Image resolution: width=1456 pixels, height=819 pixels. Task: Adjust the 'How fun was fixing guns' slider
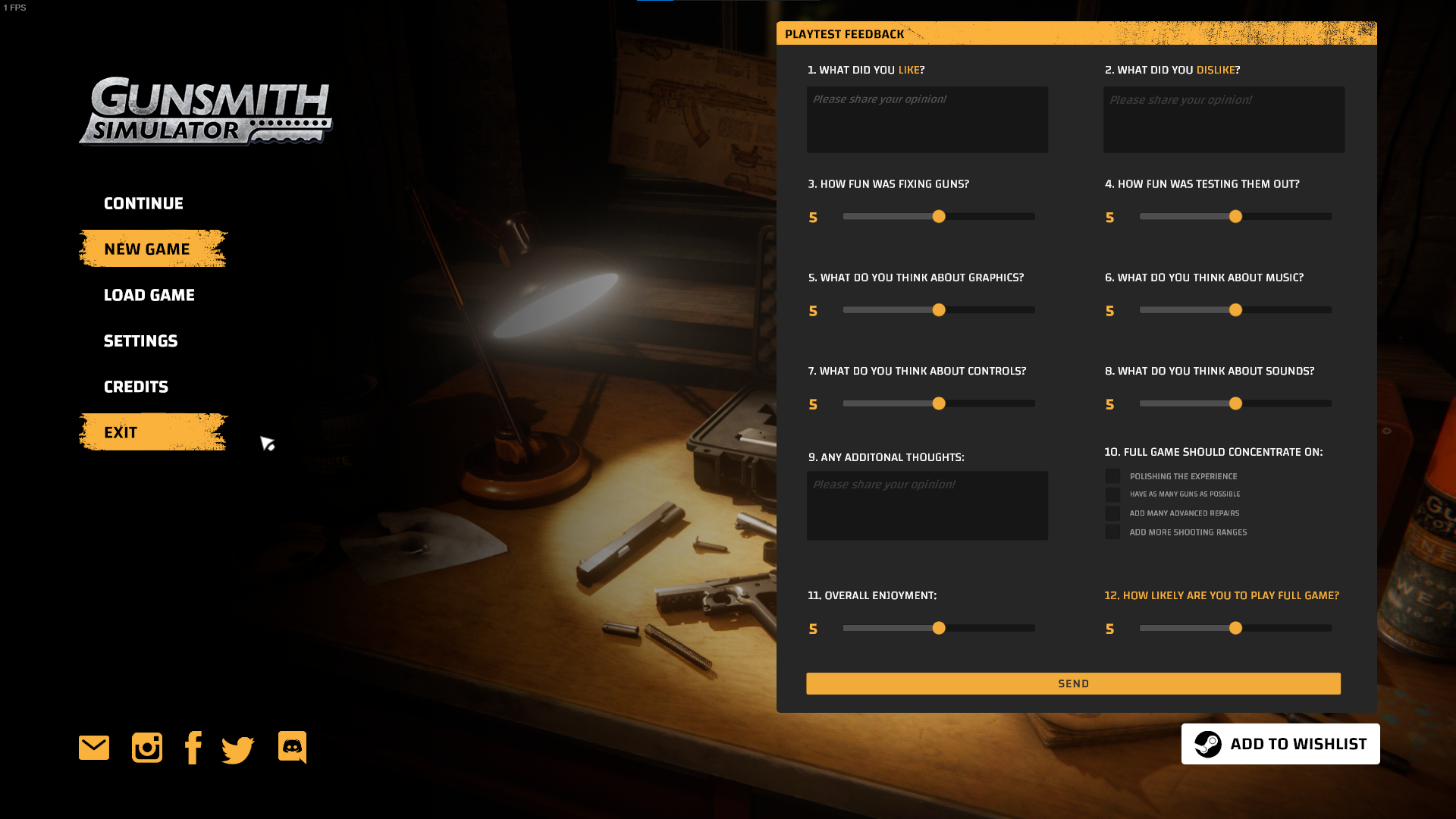(939, 216)
